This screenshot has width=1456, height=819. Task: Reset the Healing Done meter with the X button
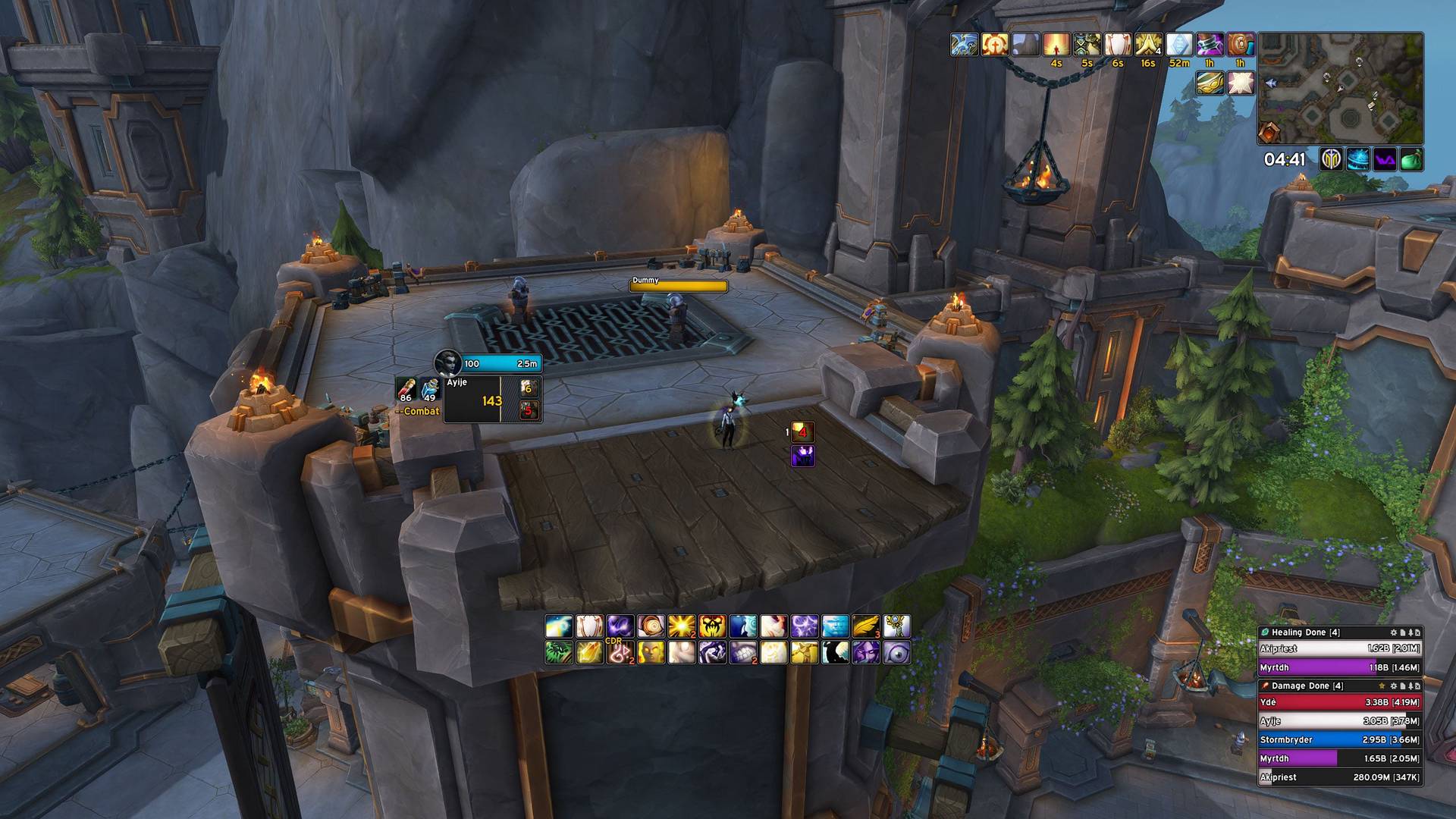[x=1418, y=632]
